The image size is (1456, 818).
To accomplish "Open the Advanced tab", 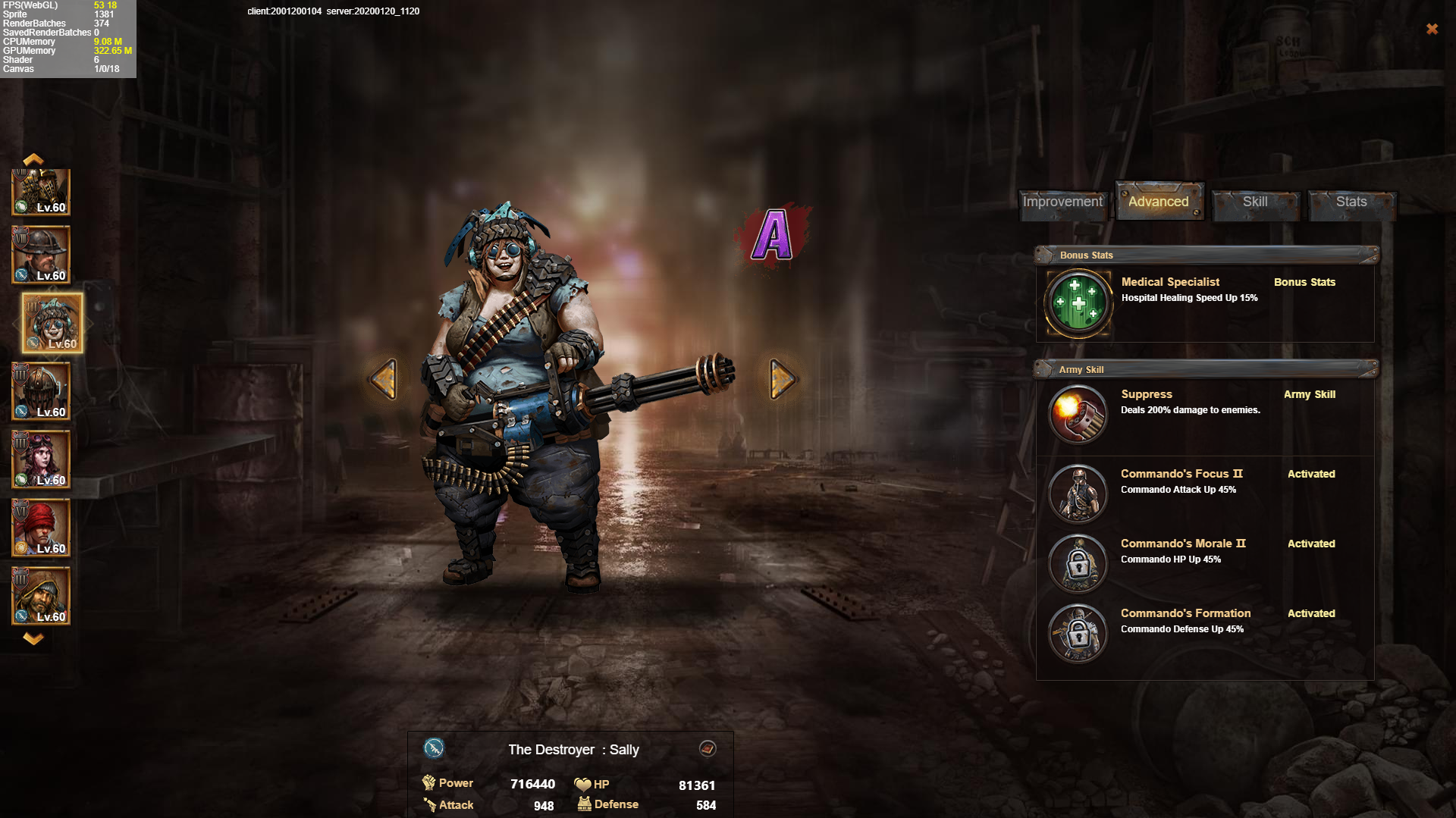I will pyautogui.click(x=1158, y=202).
